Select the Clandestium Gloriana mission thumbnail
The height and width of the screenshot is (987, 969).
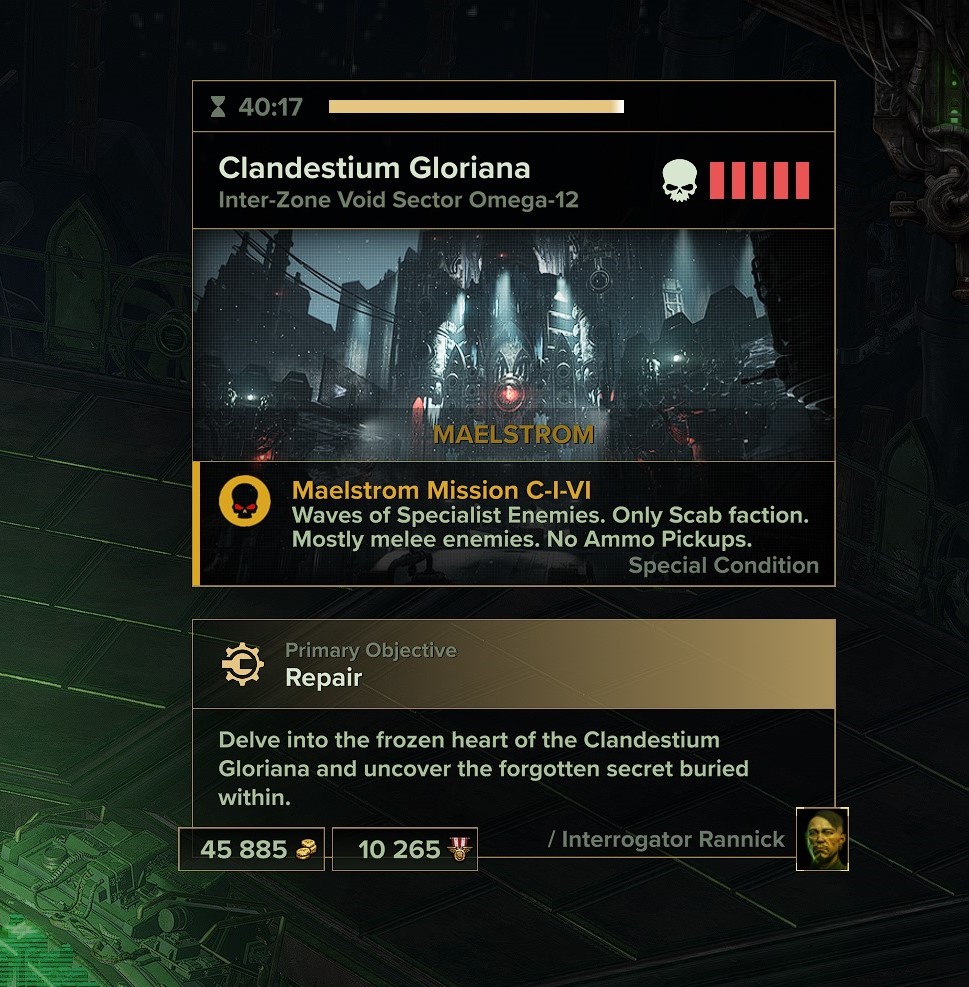pyautogui.click(x=513, y=344)
